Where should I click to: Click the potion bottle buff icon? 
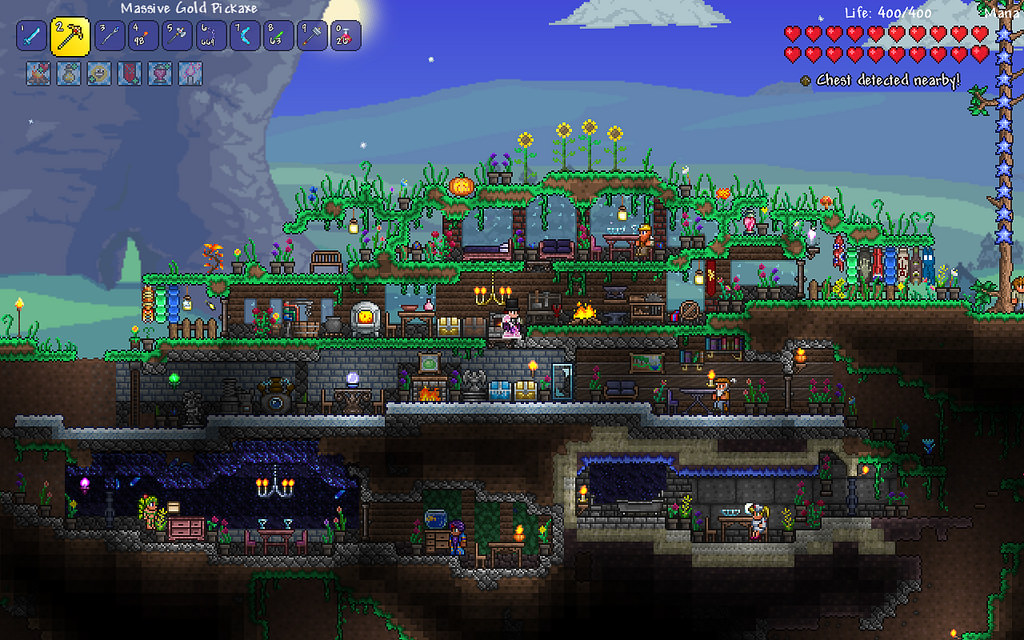click(68, 73)
